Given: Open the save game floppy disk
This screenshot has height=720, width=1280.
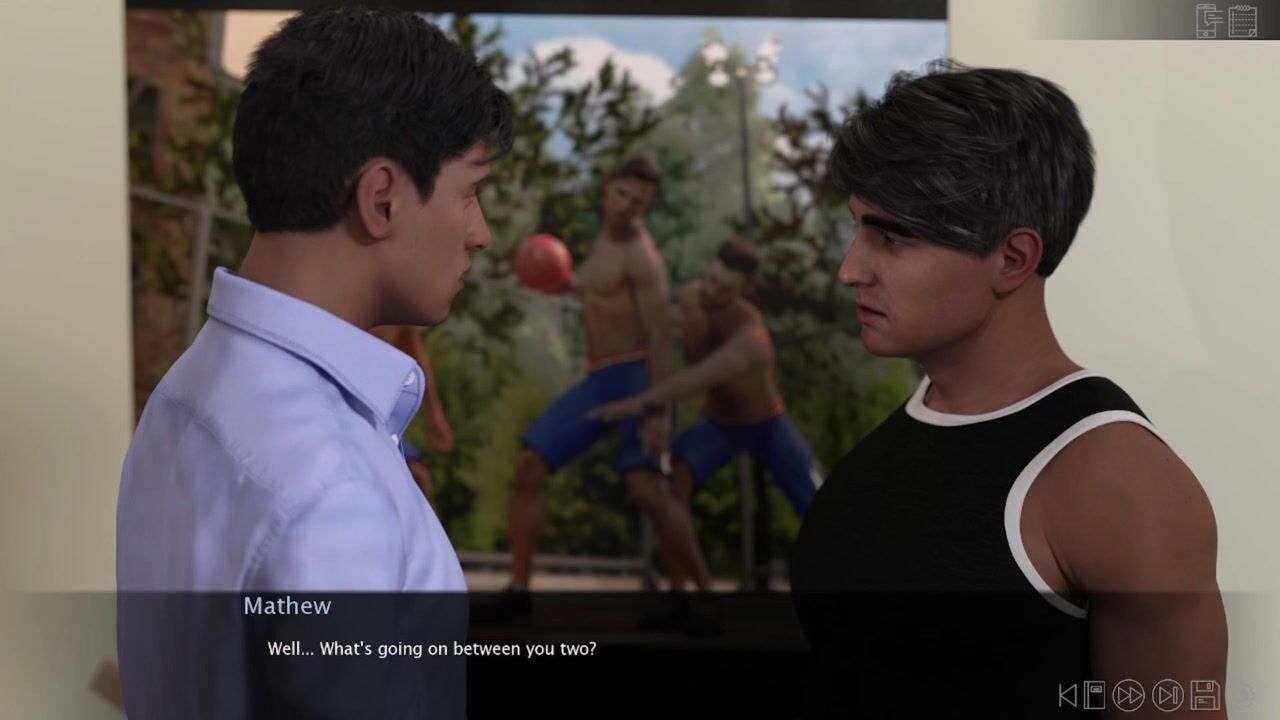Looking at the screenshot, I should [1204, 695].
